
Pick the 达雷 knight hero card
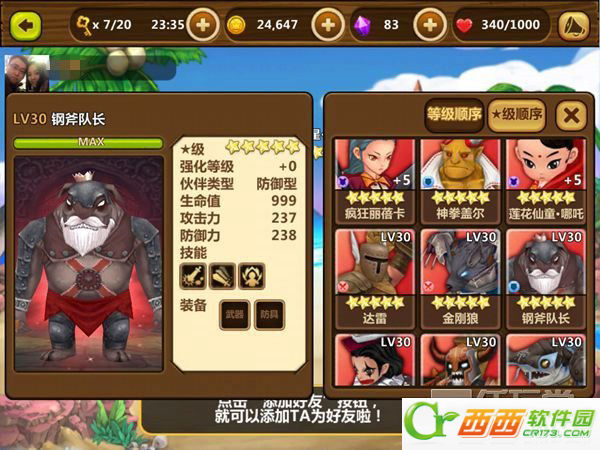click(x=371, y=270)
